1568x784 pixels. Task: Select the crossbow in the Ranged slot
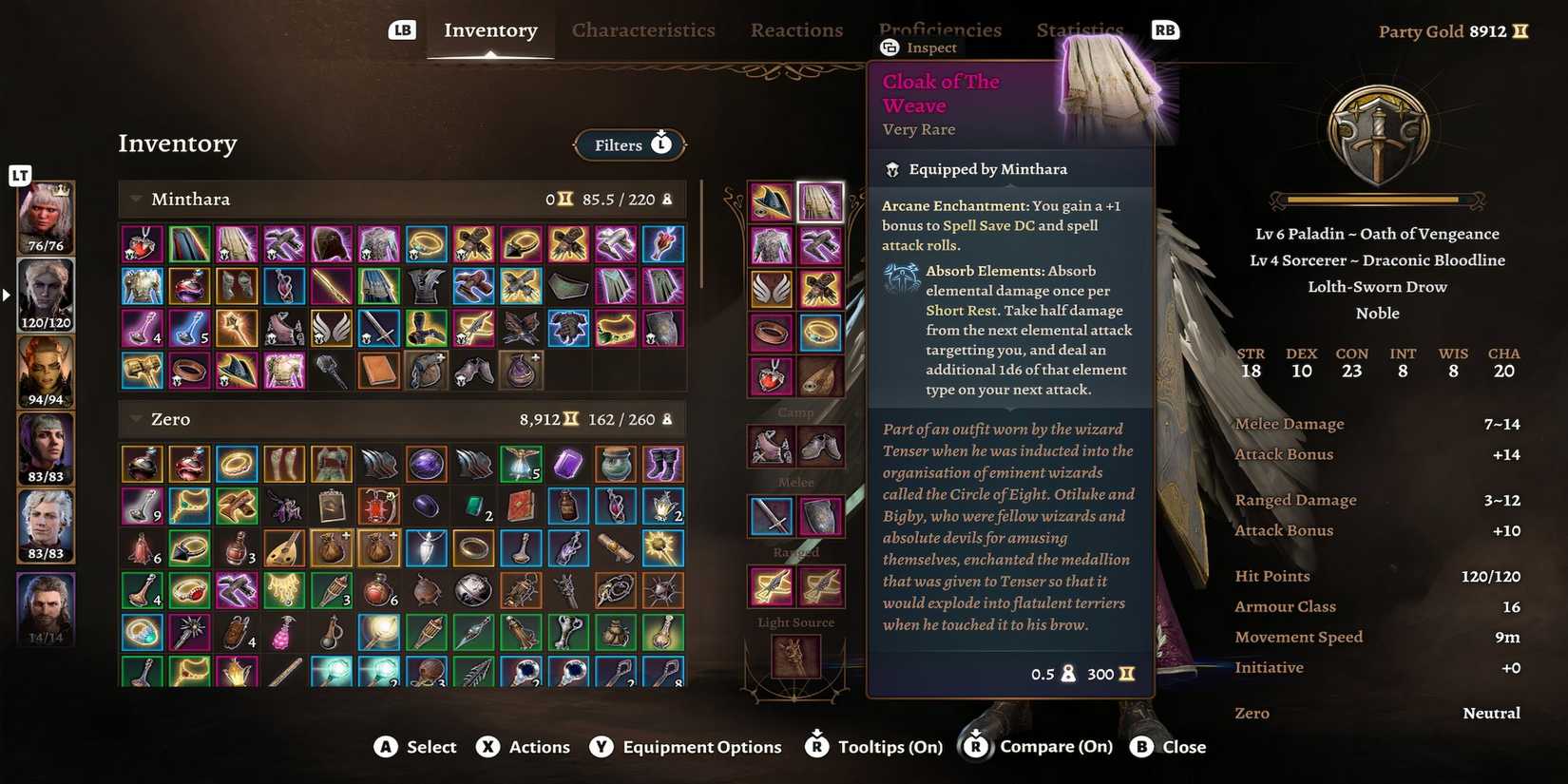(x=770, y=586)
